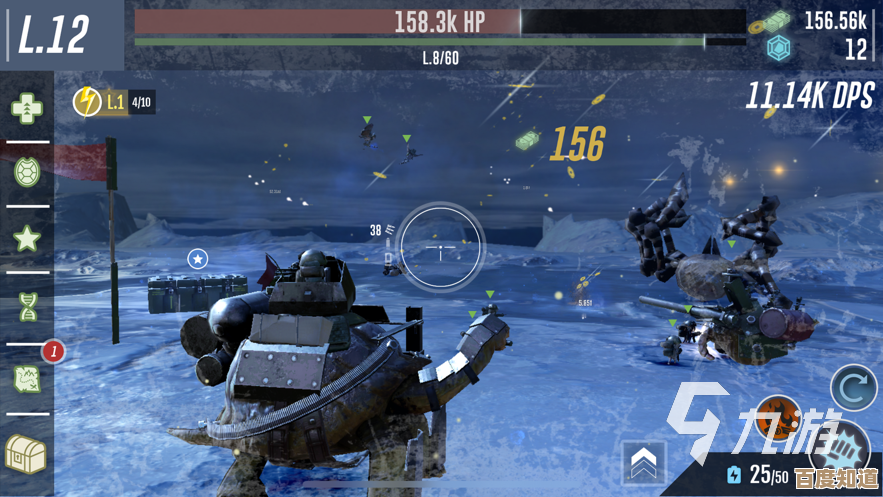Open the map icon with red notification
Viewport: 883px width, 497px height.
click(x=27, y=378)
